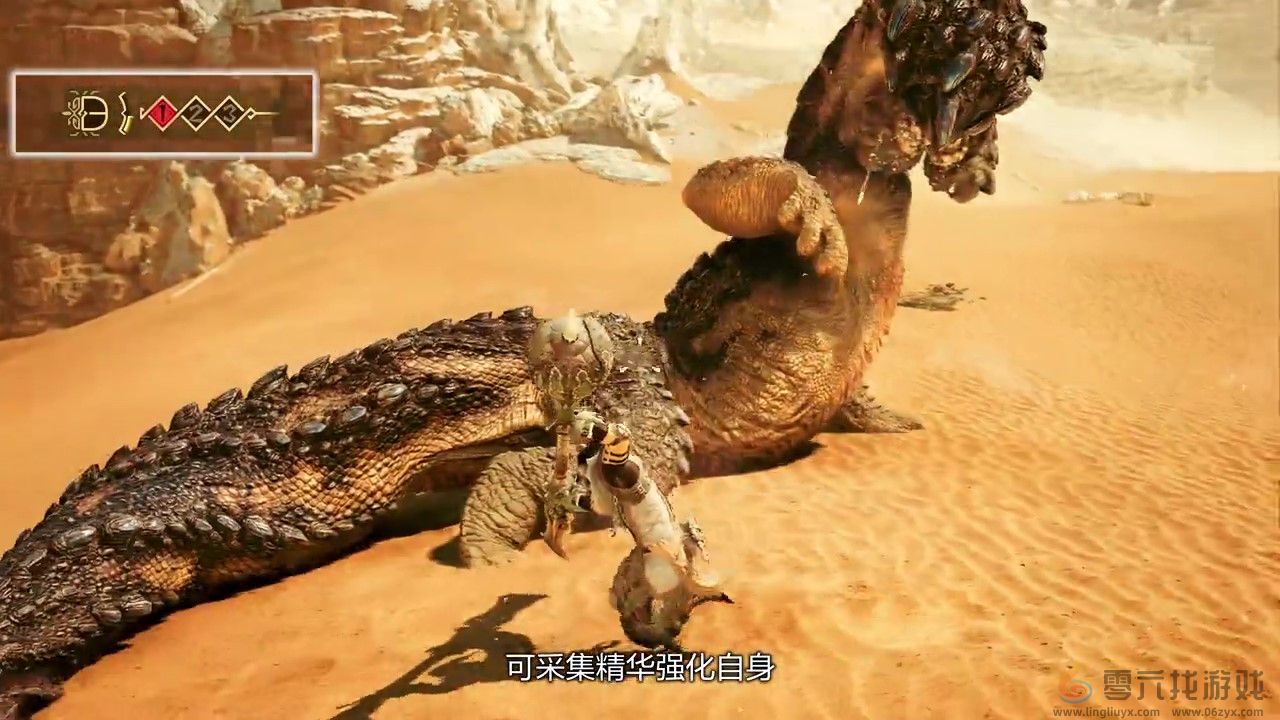Screen dimensions: 1280x720
Task: Click the gauge line trailing slot 3
Action: click(268, 113)
